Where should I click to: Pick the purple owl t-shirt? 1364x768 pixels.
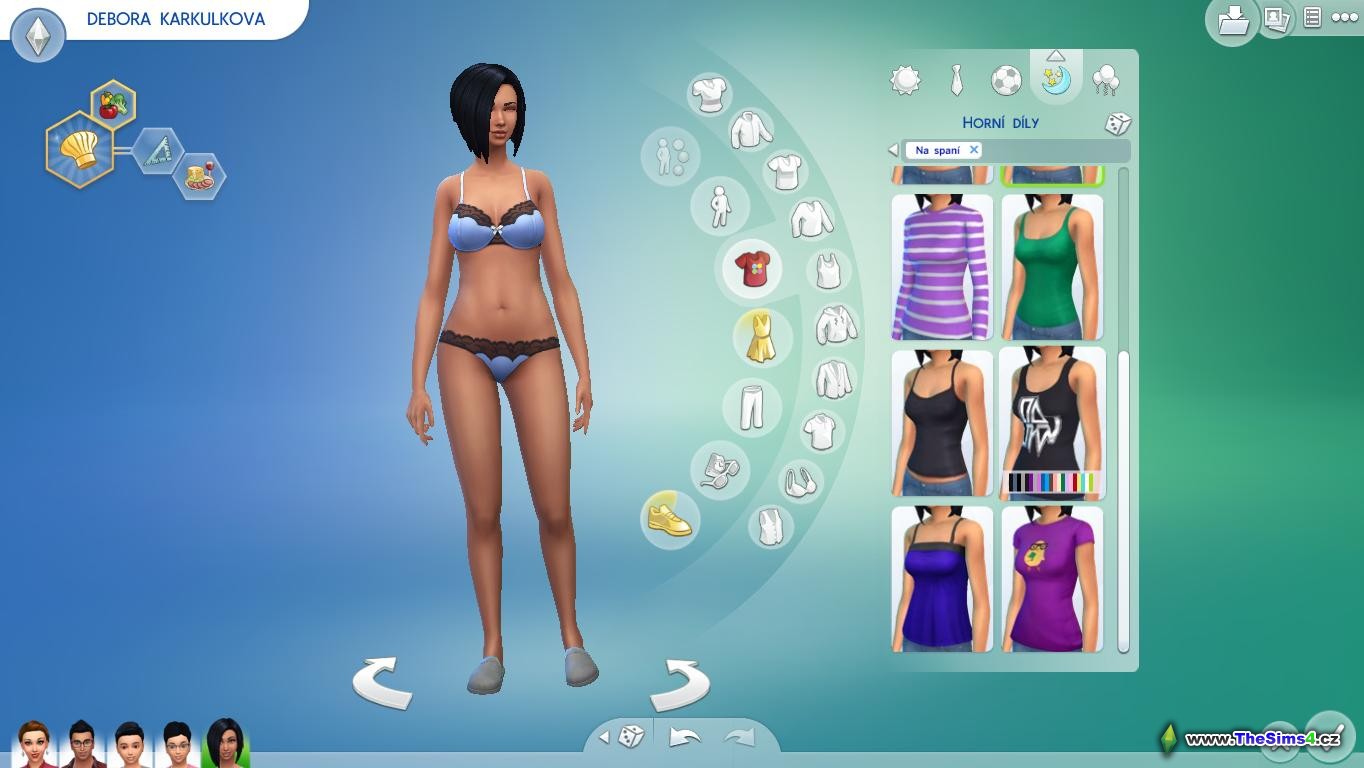[1052, 579]
